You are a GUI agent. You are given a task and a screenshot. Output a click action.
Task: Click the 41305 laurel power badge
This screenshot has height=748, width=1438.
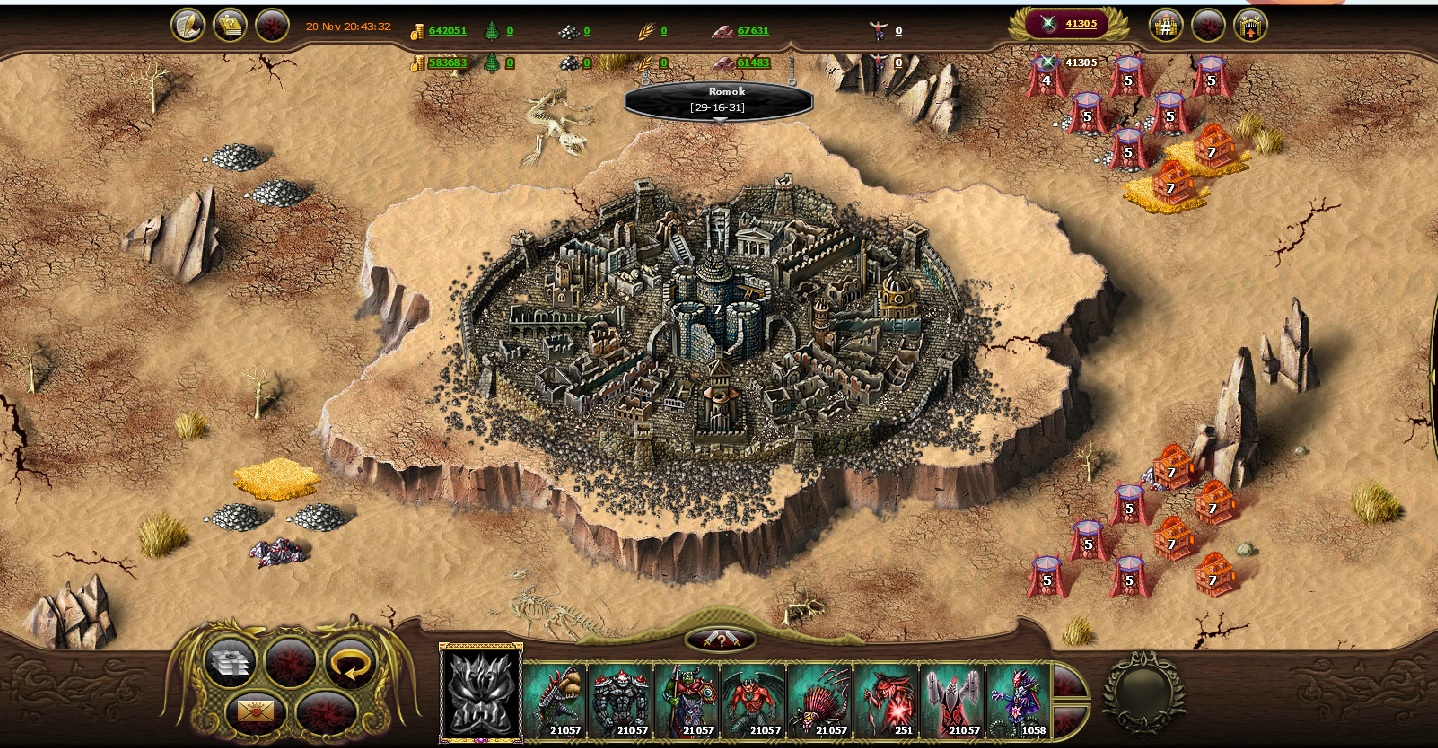tap(1069, 24)
